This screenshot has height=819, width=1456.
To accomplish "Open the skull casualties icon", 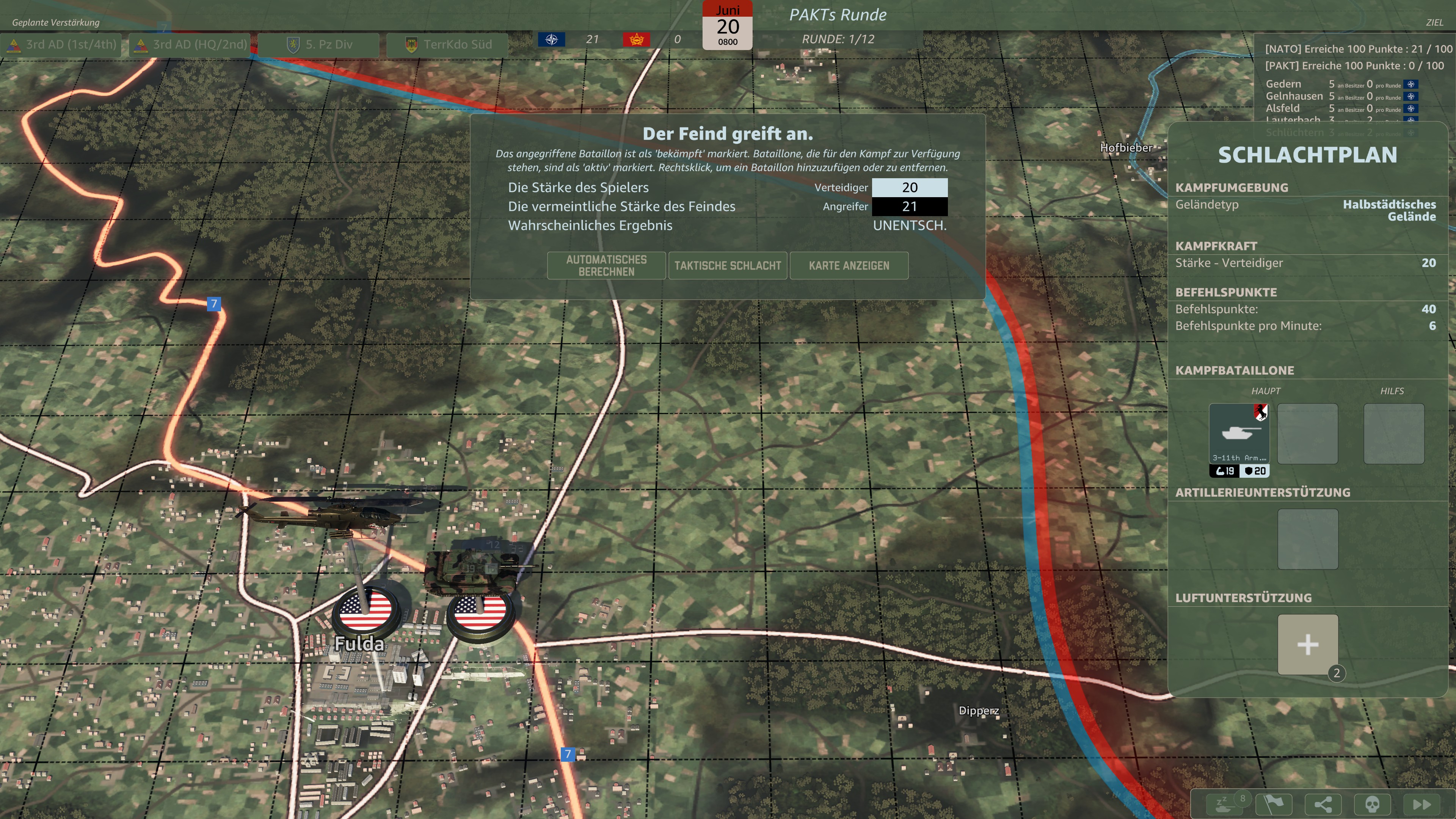I will pyautogui.click(x=1372, y=804).
